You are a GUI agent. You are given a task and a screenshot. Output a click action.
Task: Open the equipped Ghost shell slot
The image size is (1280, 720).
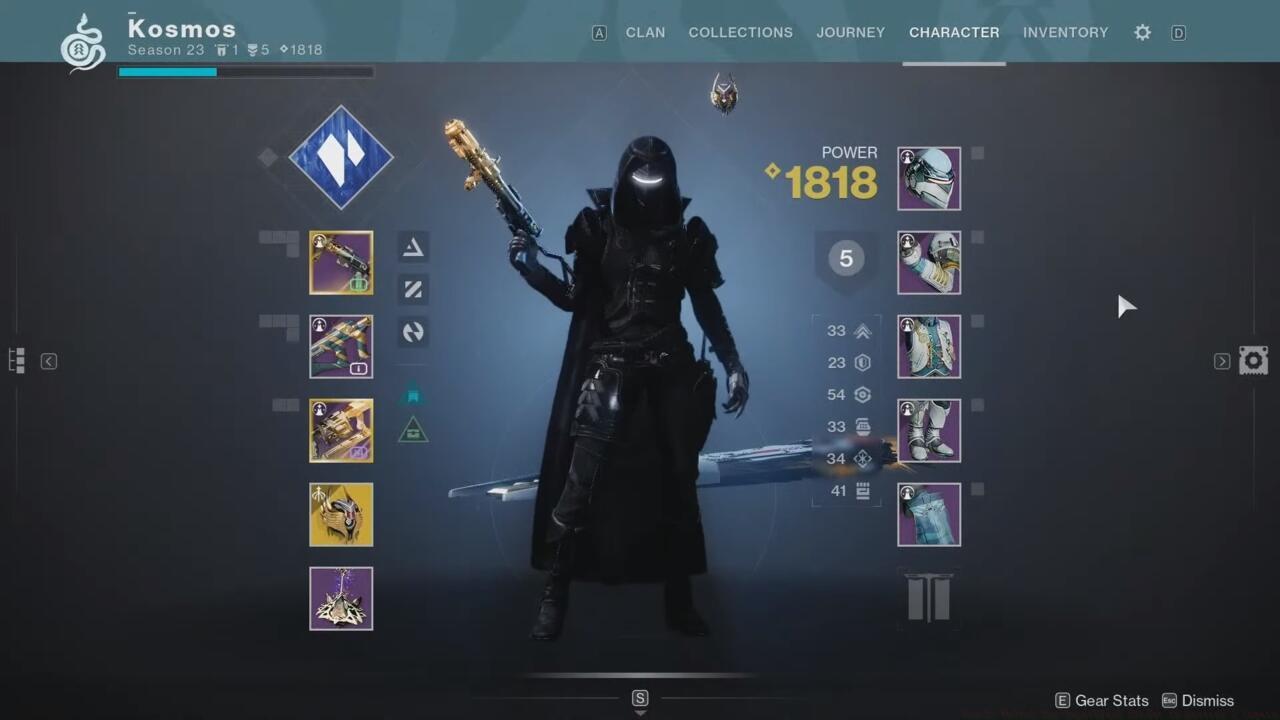point(341,514)
